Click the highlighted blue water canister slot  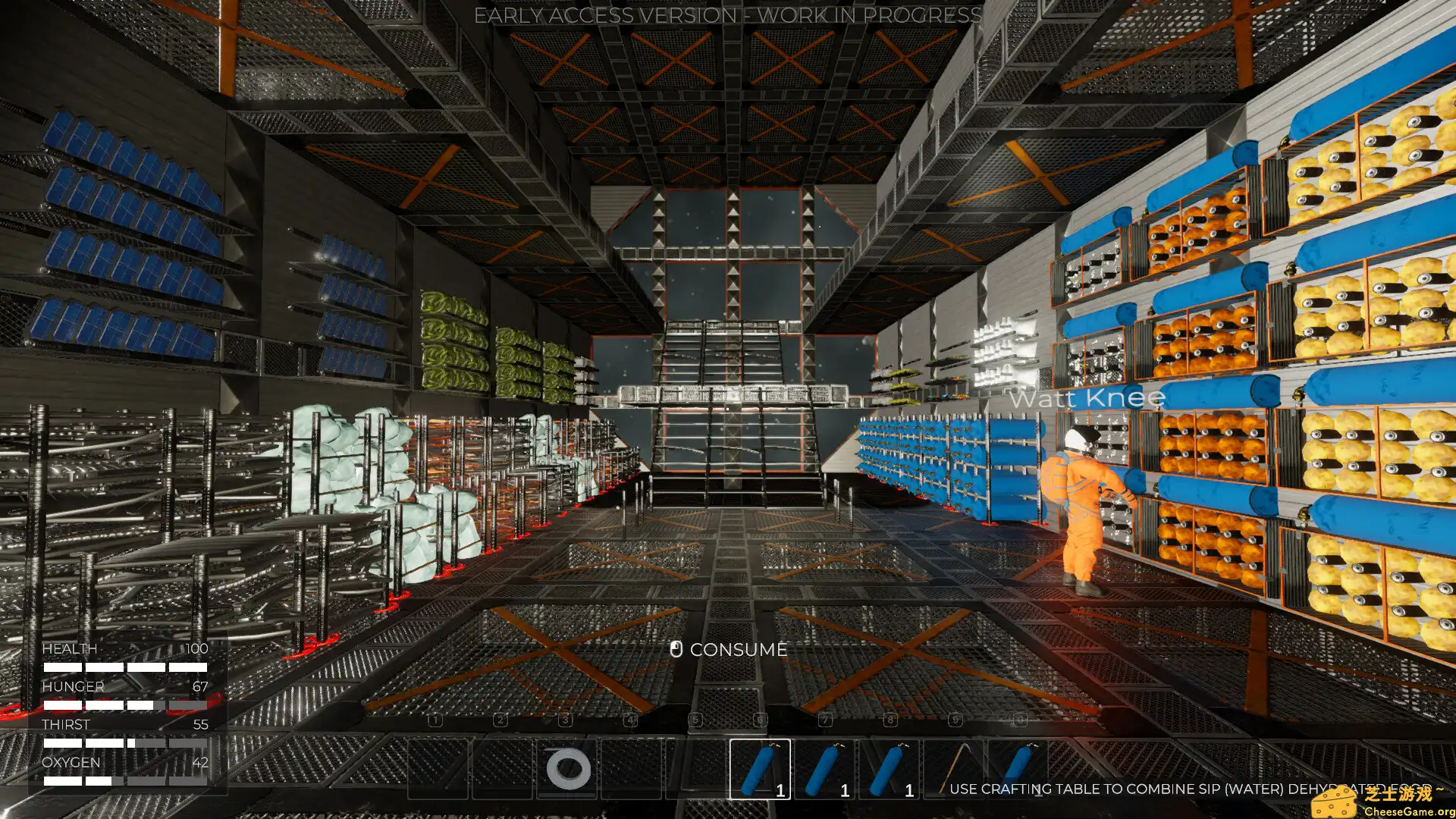[759, 769]
